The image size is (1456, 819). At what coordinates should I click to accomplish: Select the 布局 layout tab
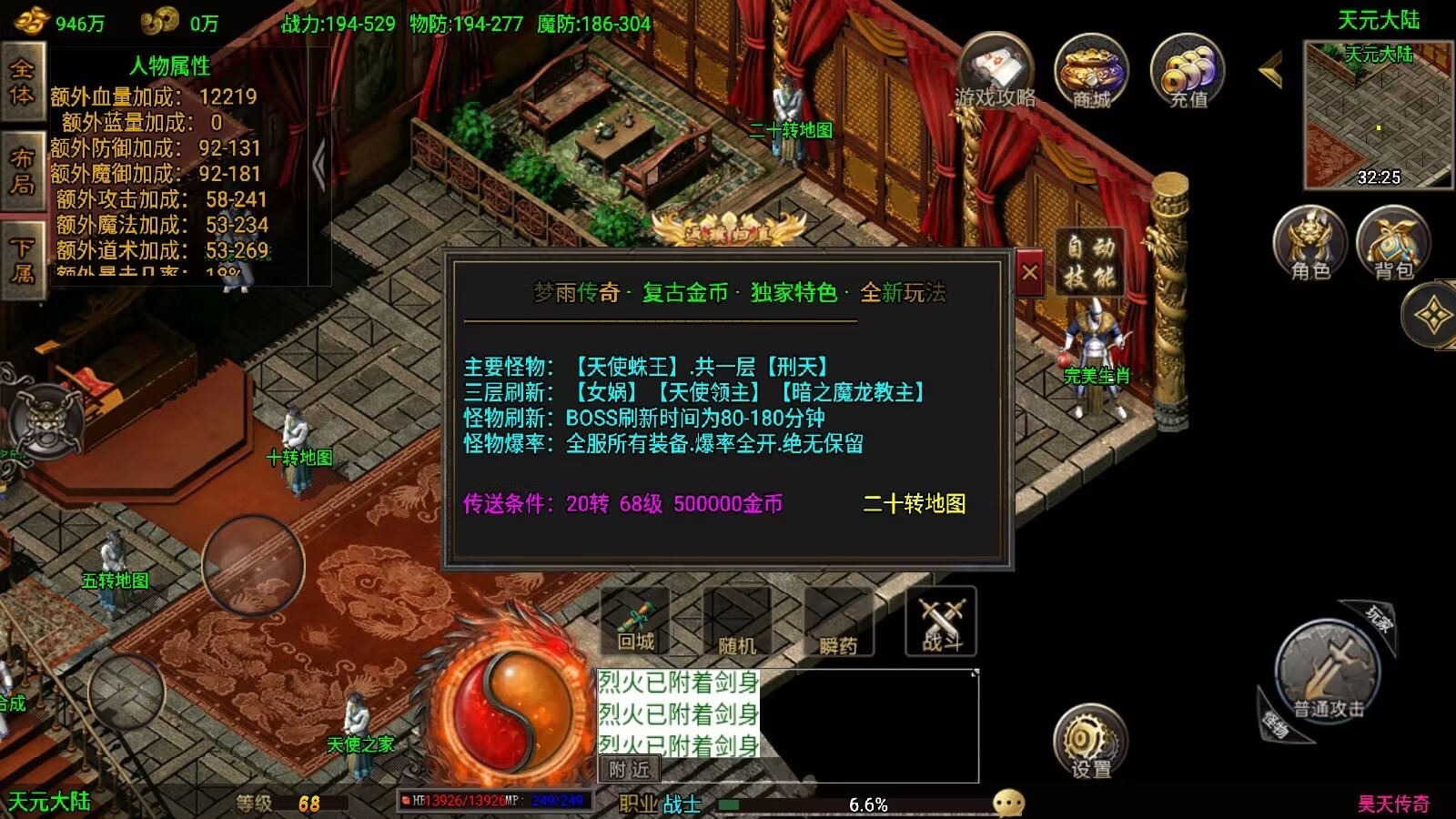22,171
